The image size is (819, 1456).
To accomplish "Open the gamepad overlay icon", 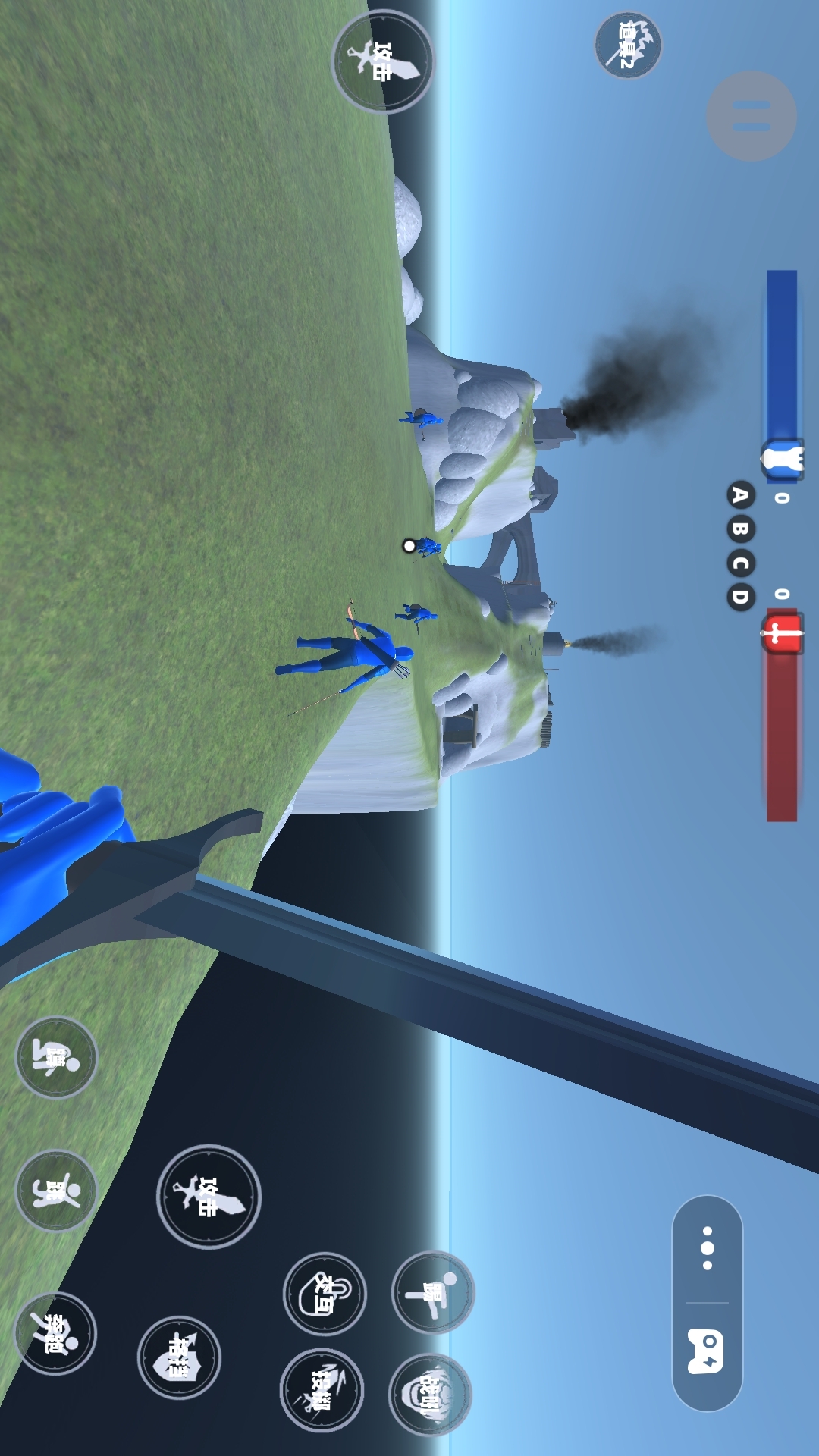I will click(707, 1351).
